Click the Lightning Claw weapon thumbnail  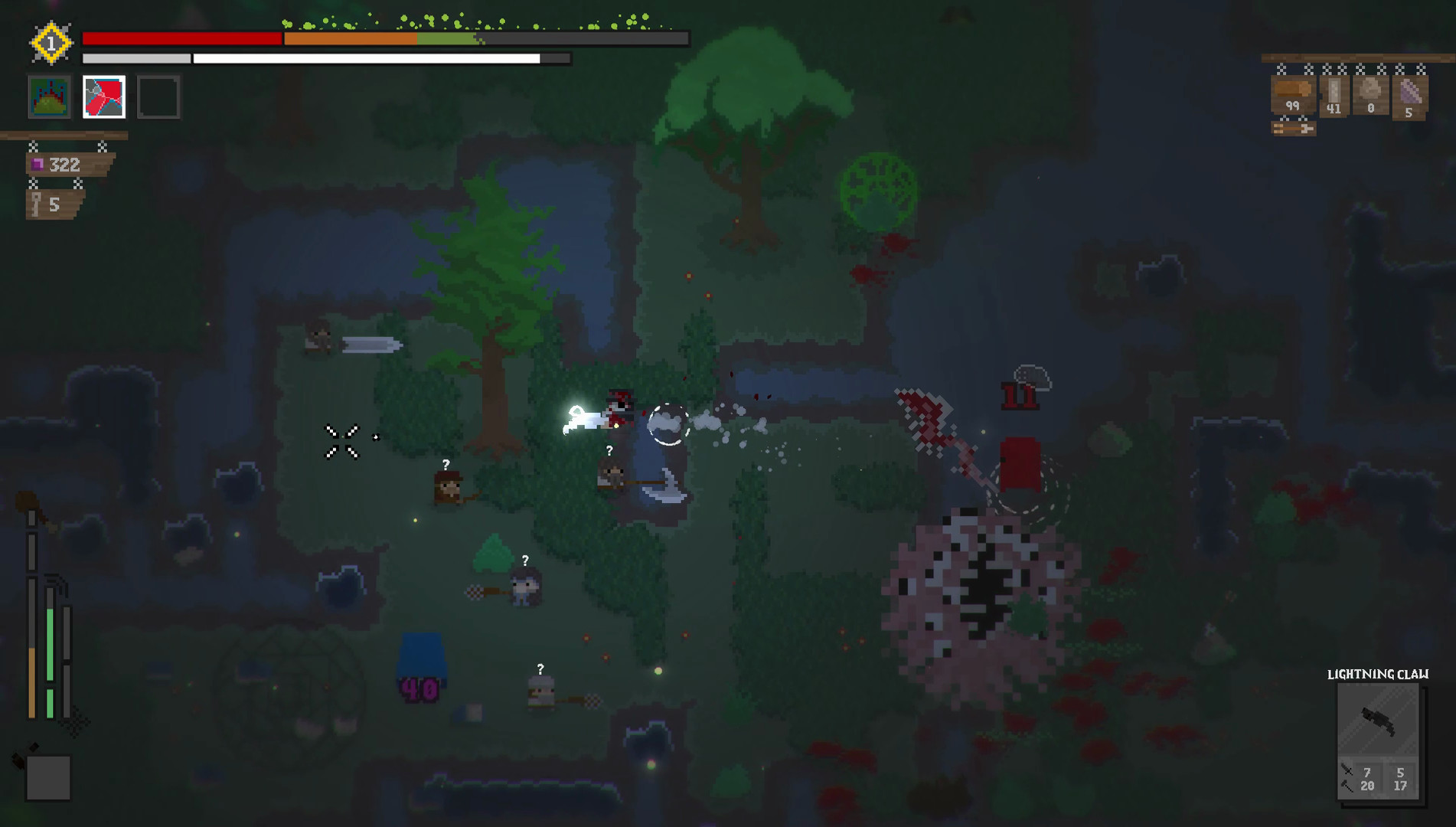1378,718
